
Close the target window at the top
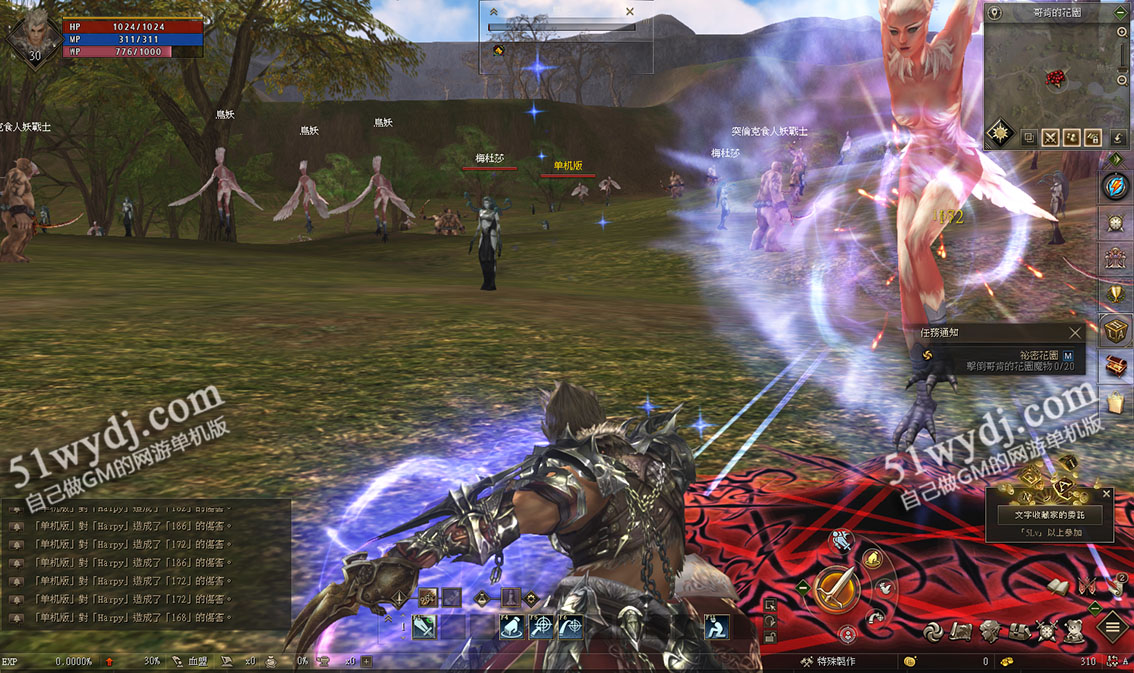pos(629,12)
